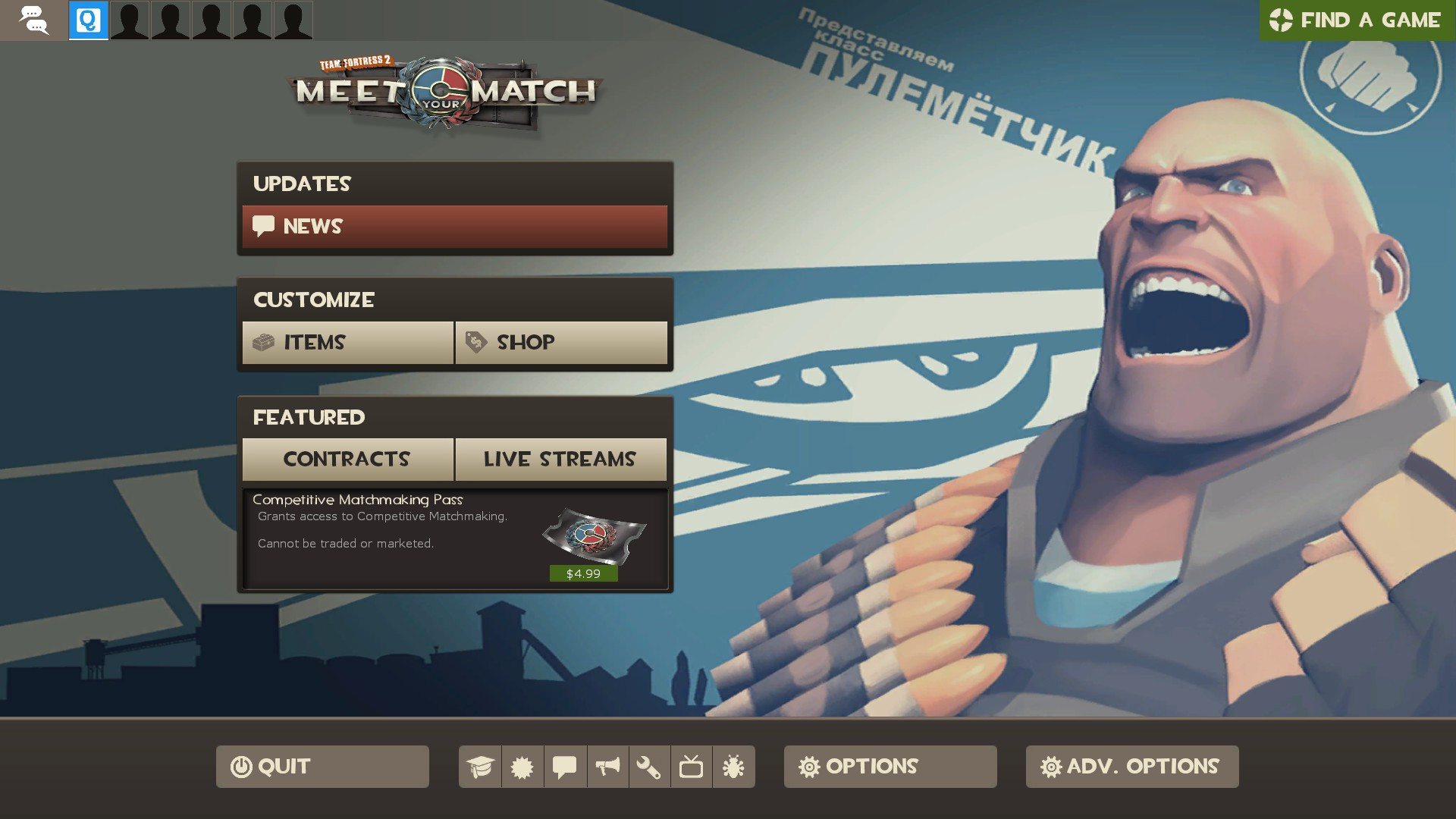Open Training via the graduation cap icon
Image resolution: width=1456 pixels, height=819 pixels.
click(481, 767)
